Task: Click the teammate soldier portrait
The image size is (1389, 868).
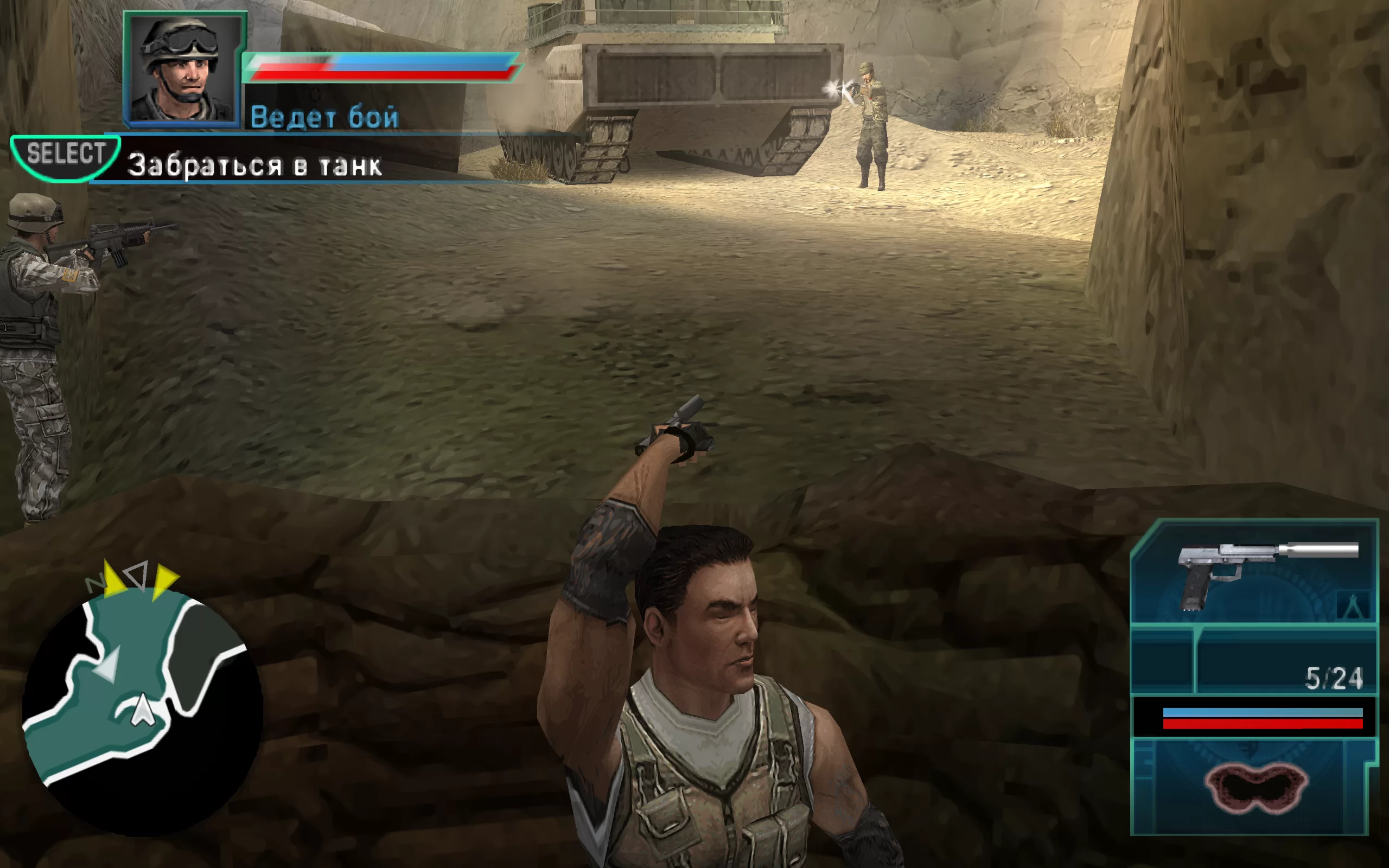Action: coord(184,69)
